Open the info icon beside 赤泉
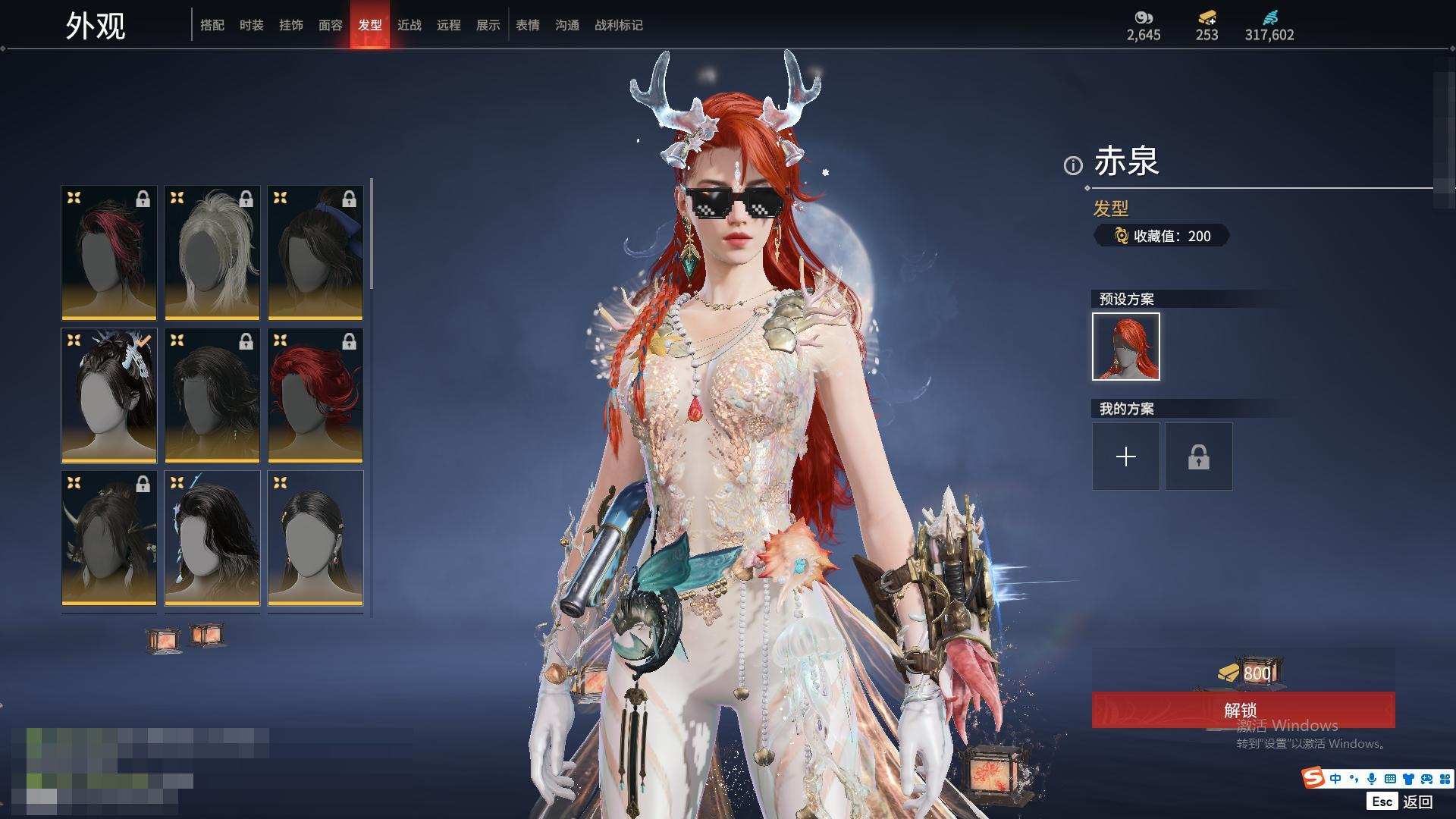 (x=1072, y=165)
